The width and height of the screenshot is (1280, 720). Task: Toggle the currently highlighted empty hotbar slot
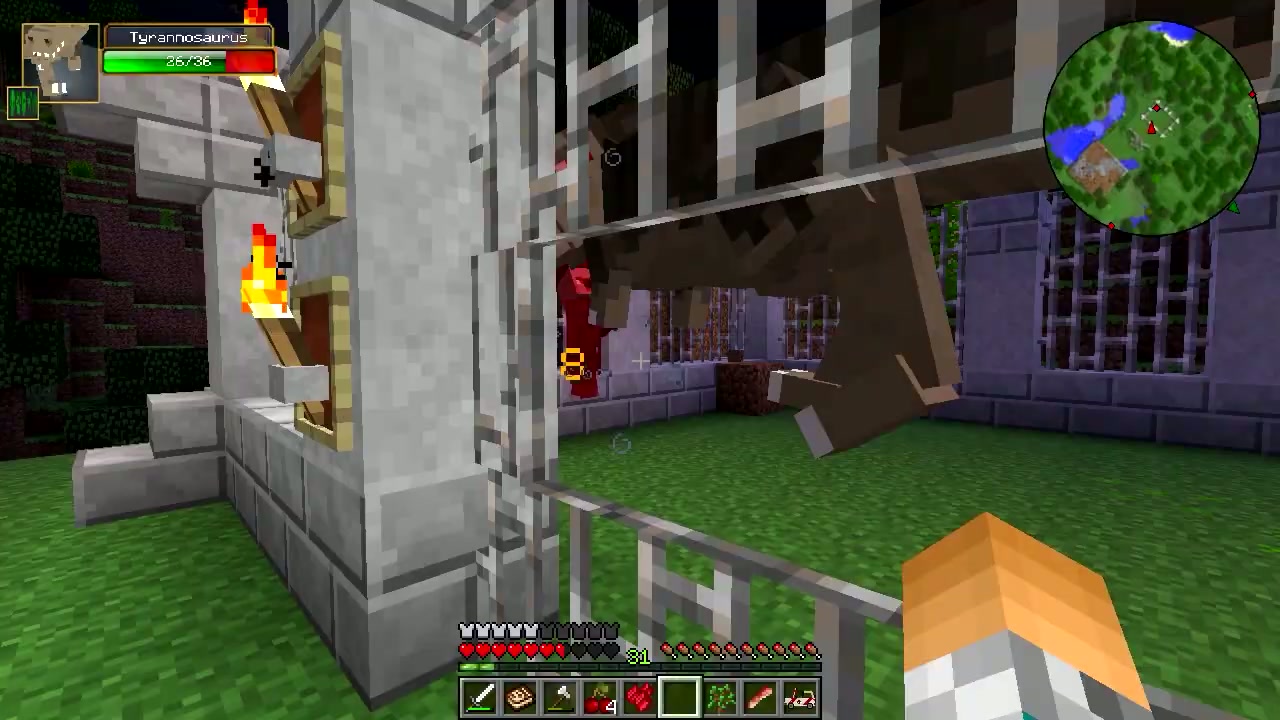coord(679,696)
